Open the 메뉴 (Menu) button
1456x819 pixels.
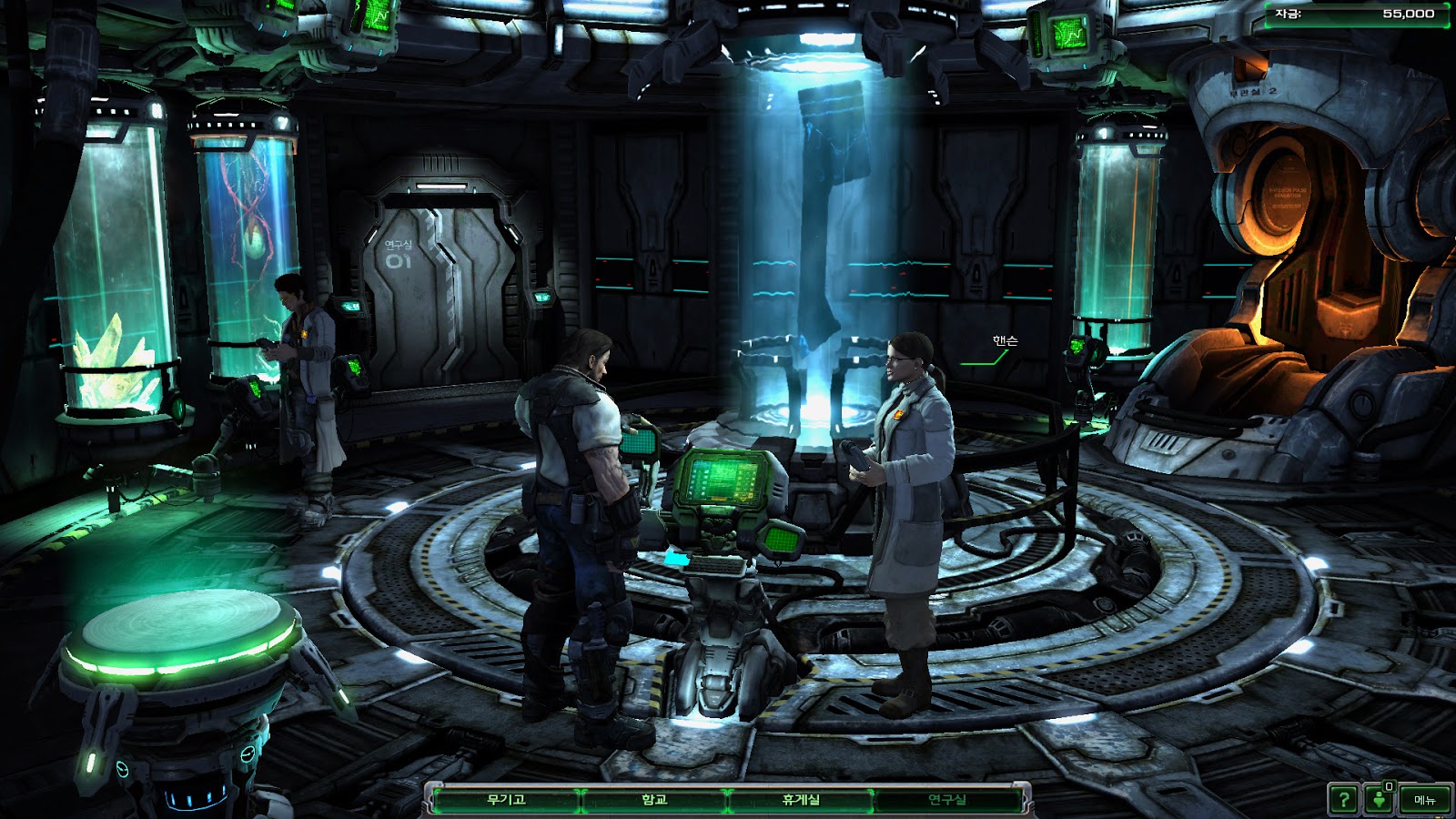(x=1424, y=800)
